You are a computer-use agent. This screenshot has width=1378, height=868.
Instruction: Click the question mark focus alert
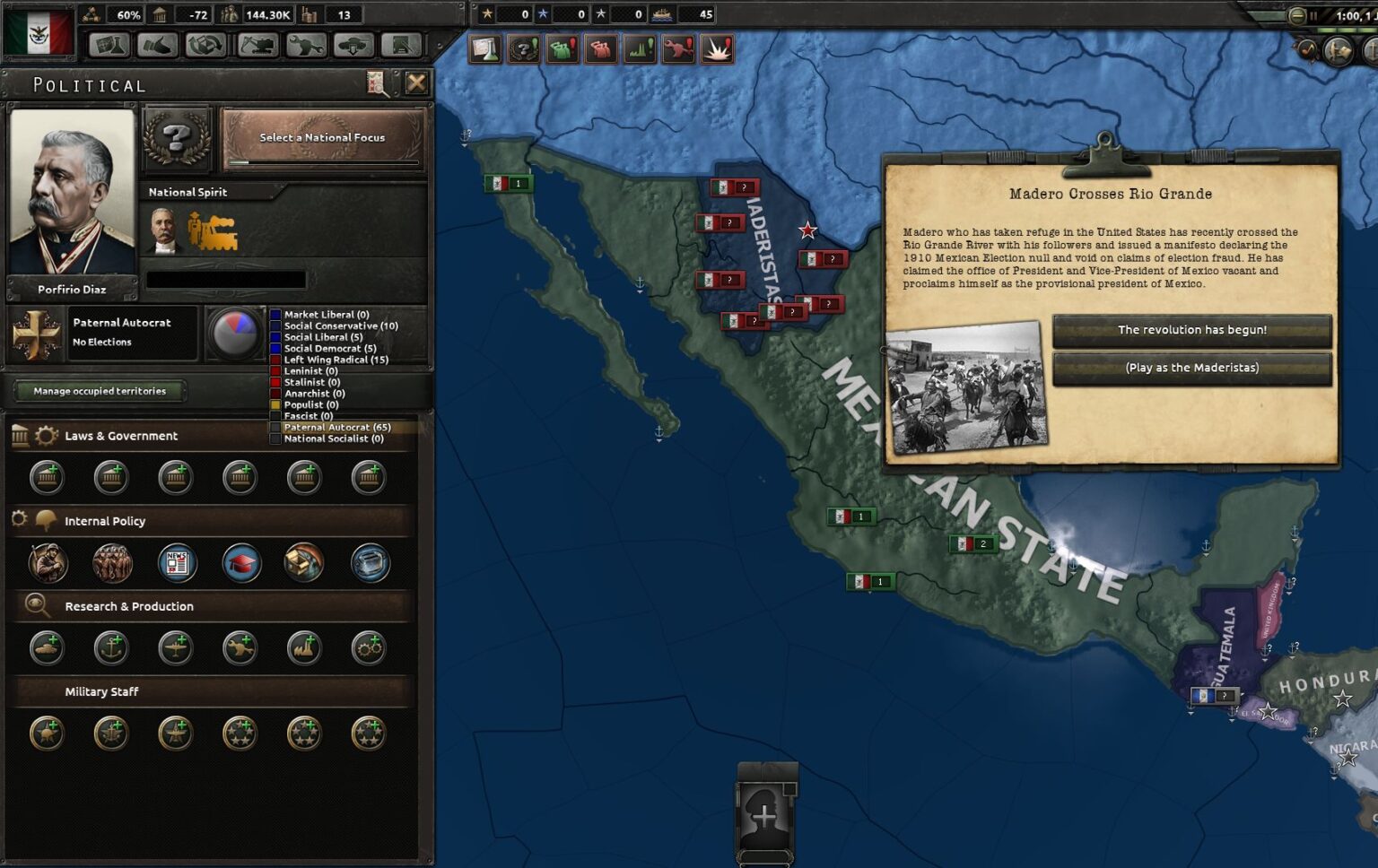523,49
